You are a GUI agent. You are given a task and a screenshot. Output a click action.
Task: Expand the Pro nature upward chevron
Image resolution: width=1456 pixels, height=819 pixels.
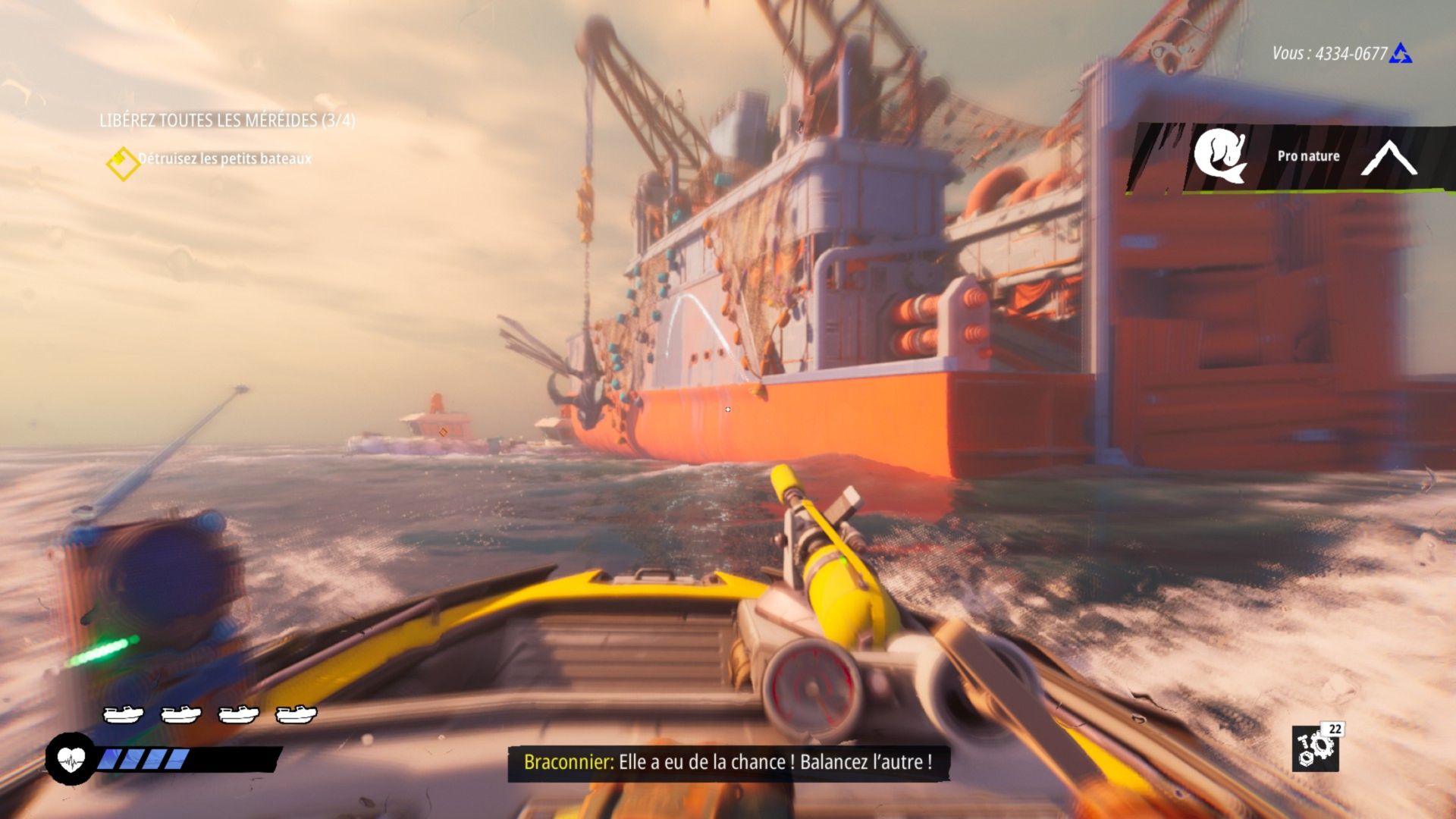(1389, 158)
